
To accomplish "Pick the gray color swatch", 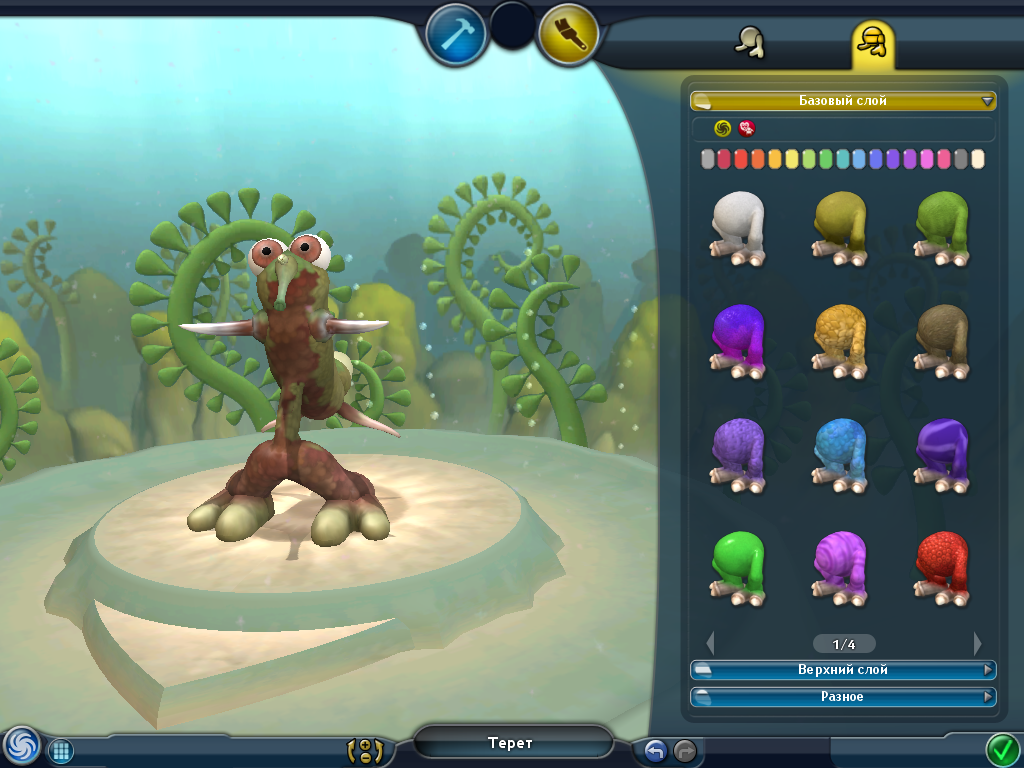I will tap(961, 159).
